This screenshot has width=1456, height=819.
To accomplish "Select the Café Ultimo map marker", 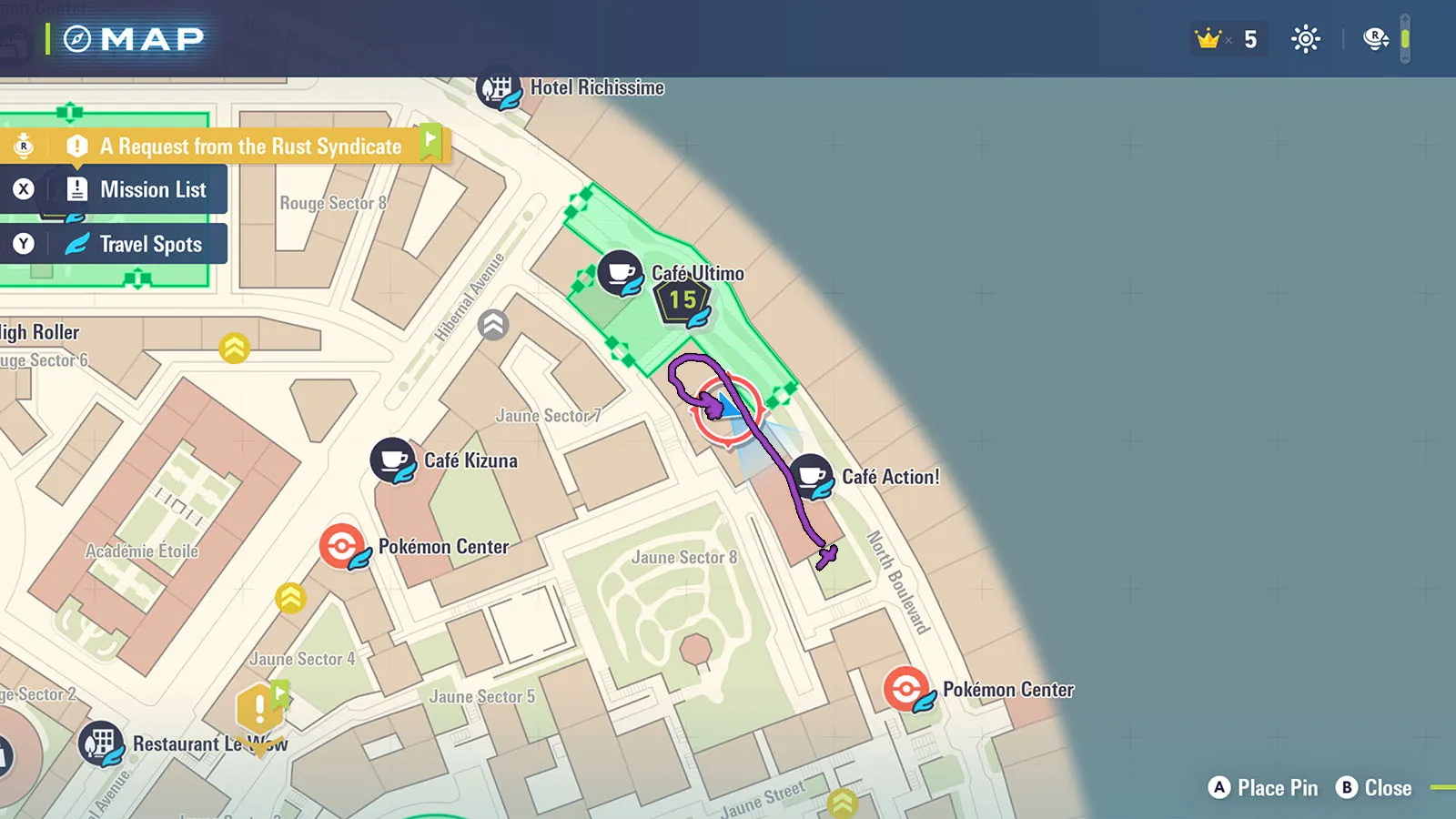I will click(621, 273).
